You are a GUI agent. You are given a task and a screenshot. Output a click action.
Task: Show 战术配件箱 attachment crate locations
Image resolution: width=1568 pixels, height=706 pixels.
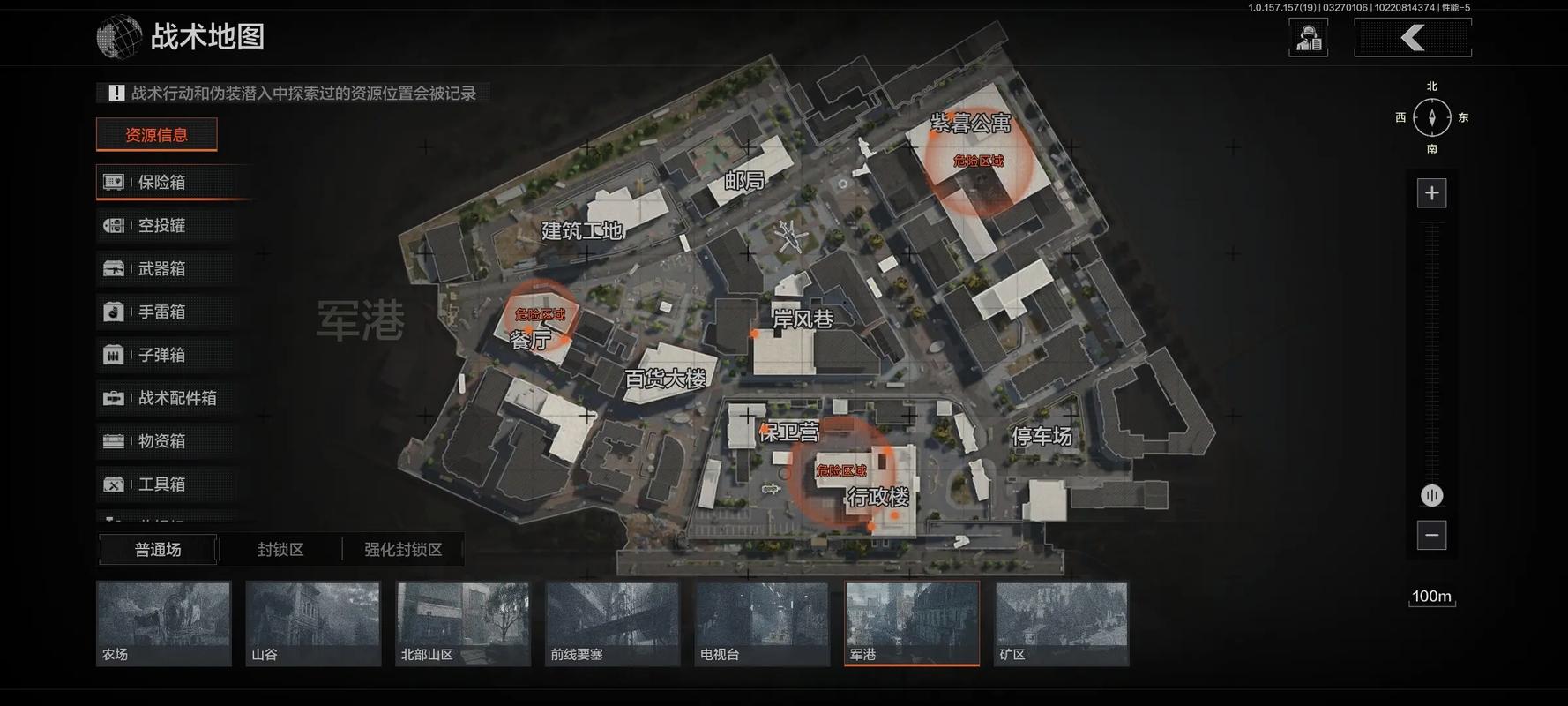(168, 398)
